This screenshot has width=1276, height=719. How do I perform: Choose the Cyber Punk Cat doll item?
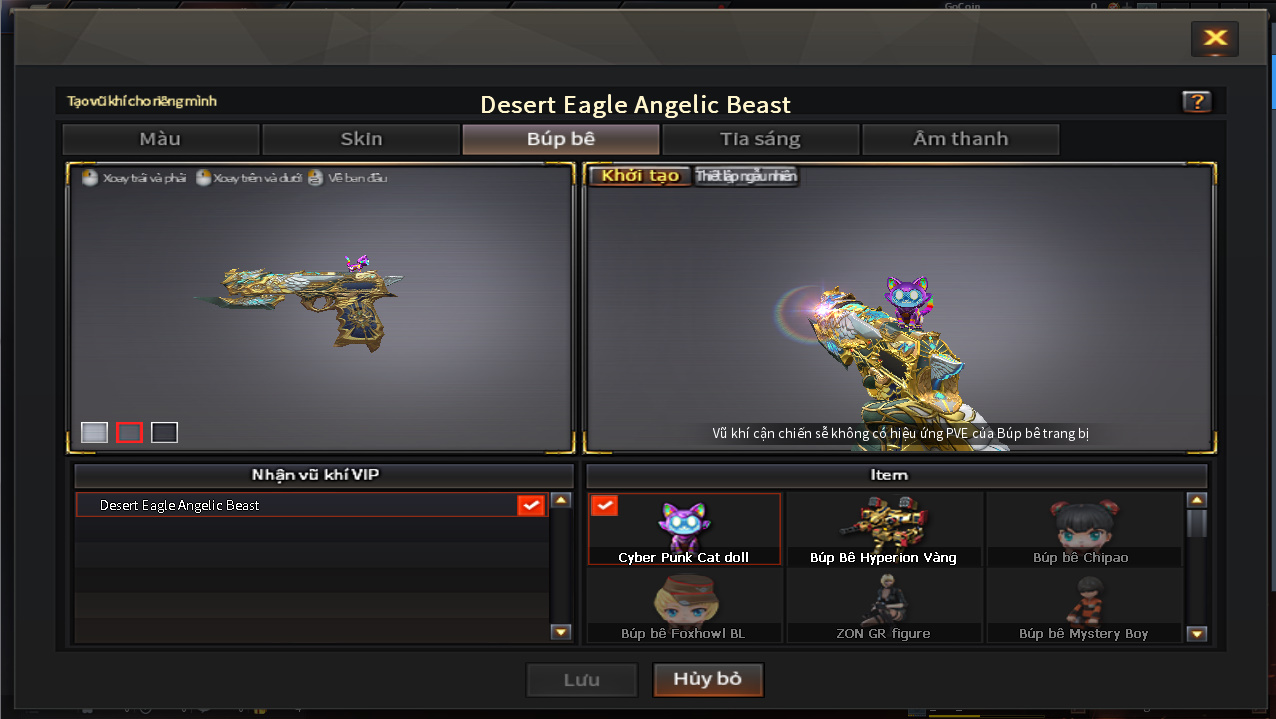point(684,529)
